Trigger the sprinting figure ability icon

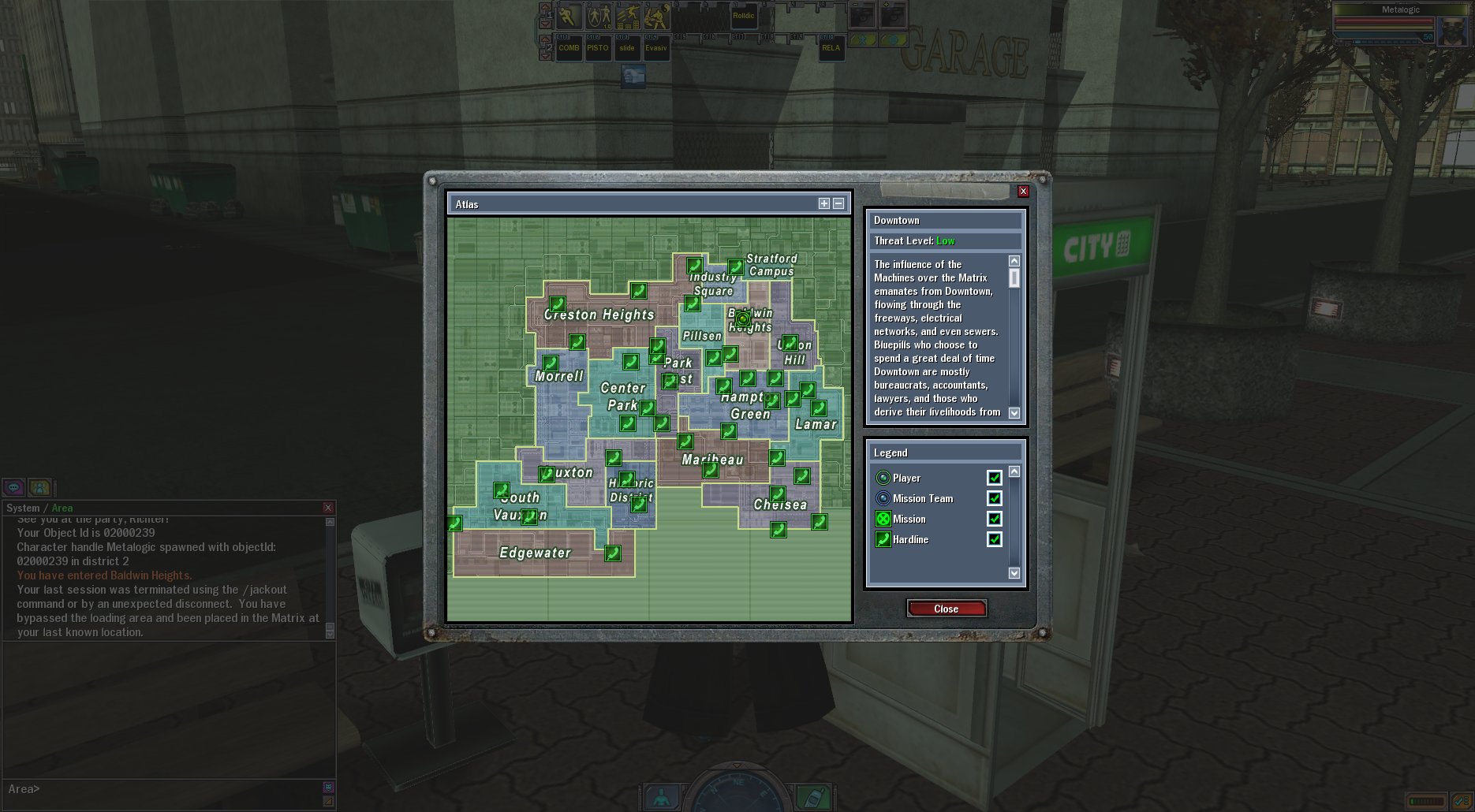pos(569,16)
